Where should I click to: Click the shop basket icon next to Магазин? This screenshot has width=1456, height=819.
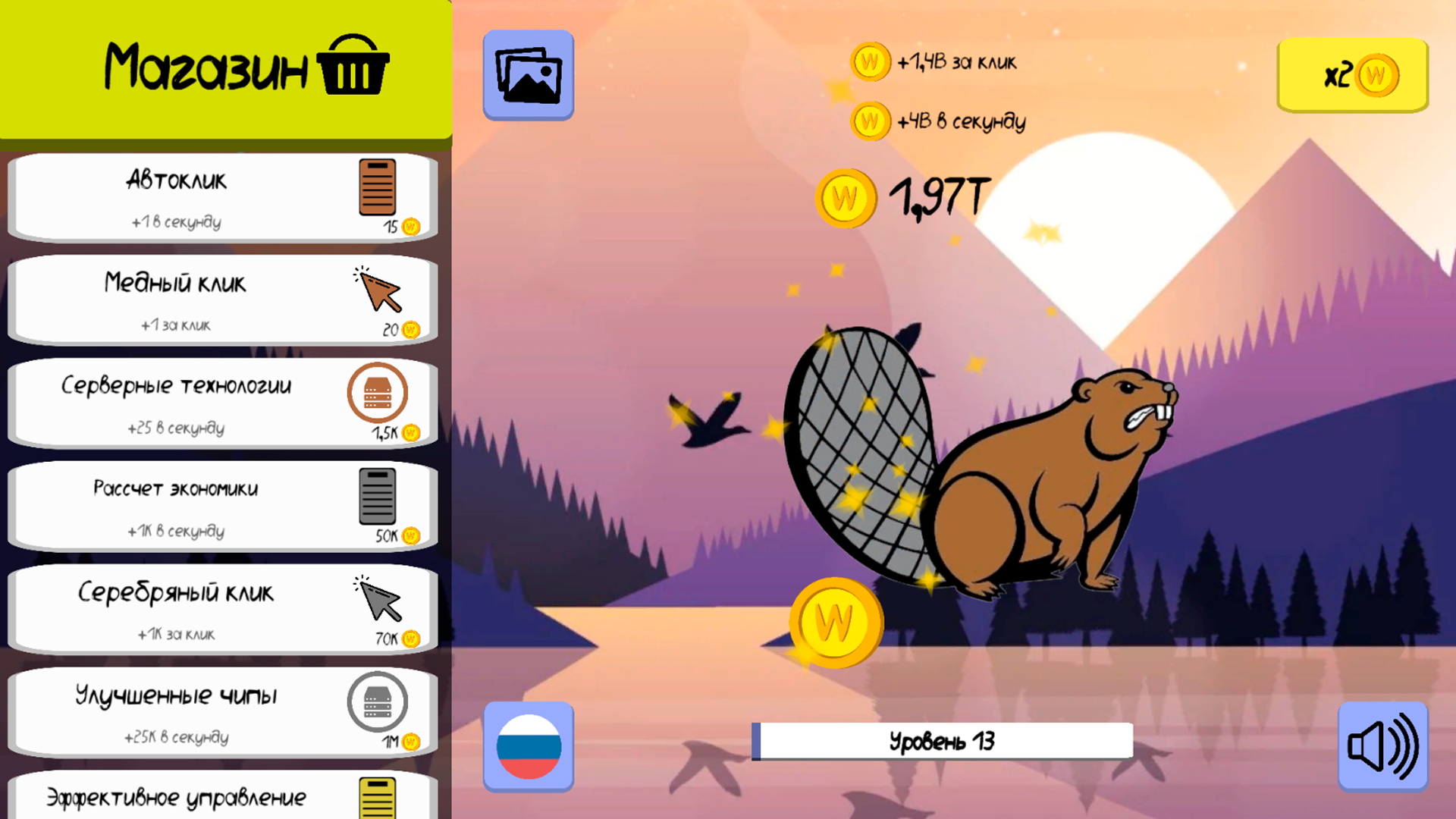353,65
